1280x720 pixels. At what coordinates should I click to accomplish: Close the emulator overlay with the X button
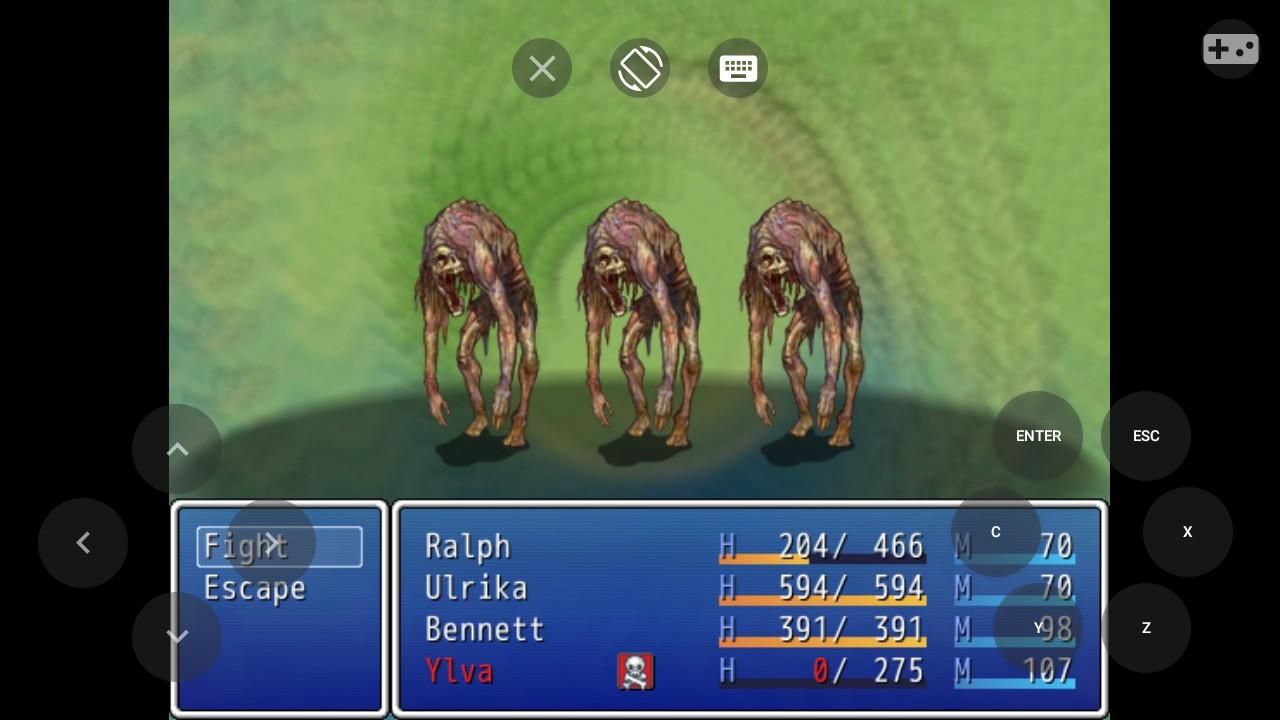[x=542, y=68]
